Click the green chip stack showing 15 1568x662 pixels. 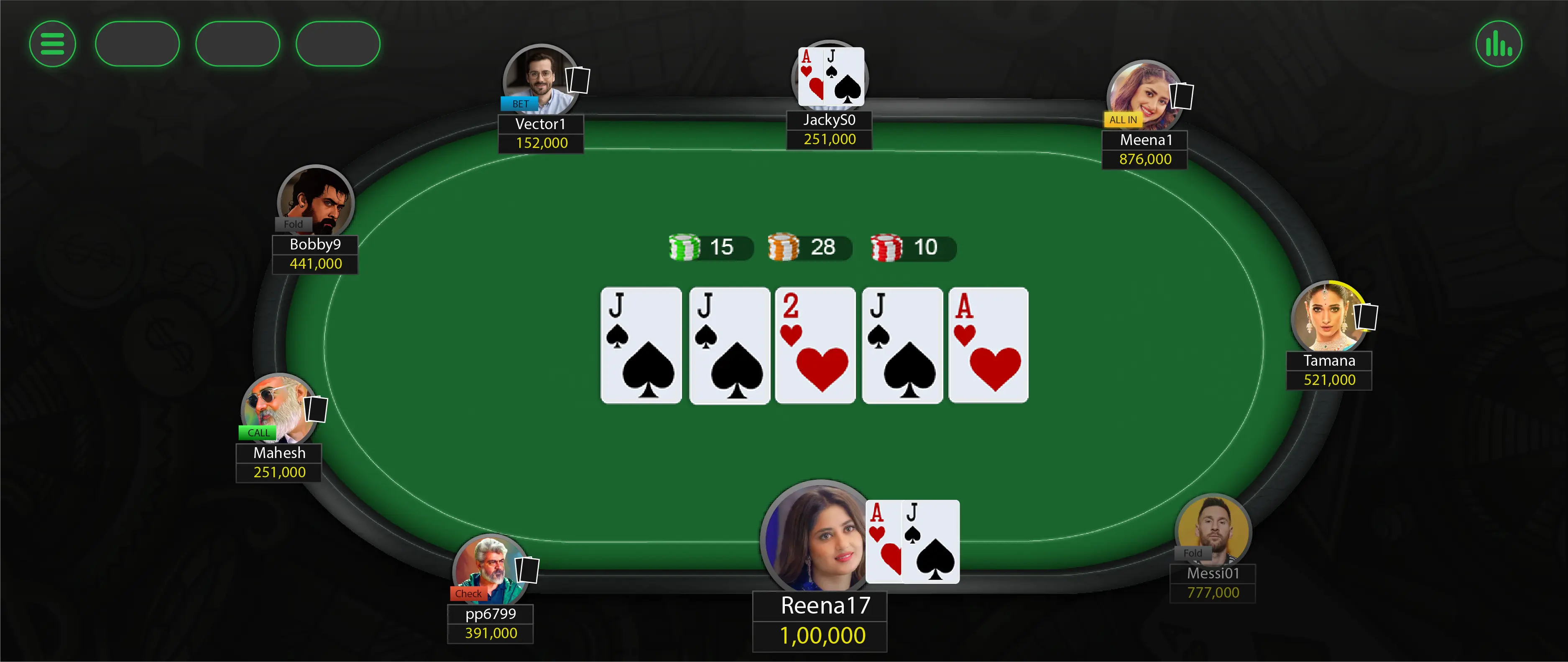[x=685, y=247]
